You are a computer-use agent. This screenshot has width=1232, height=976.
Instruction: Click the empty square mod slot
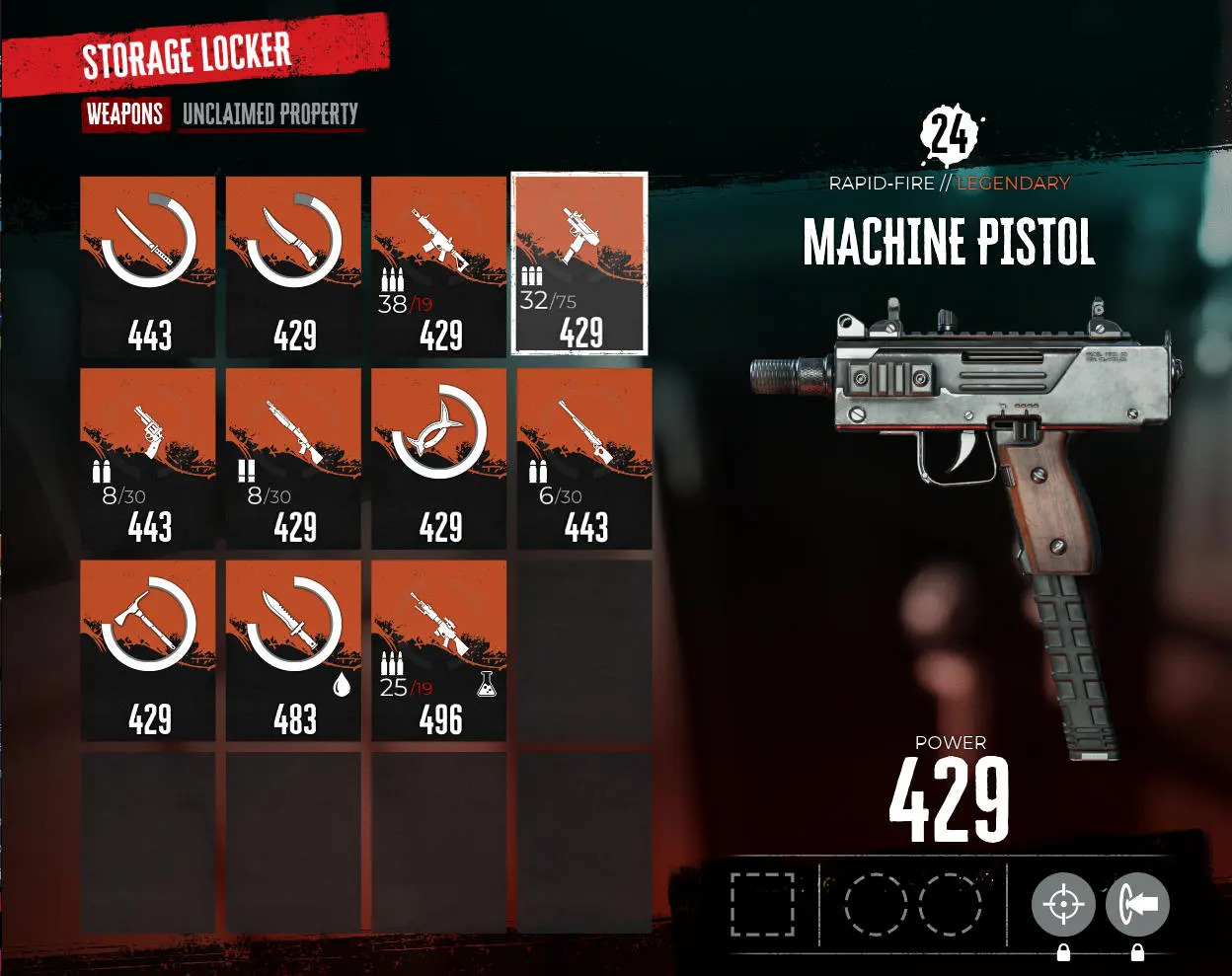coord(762,904)
